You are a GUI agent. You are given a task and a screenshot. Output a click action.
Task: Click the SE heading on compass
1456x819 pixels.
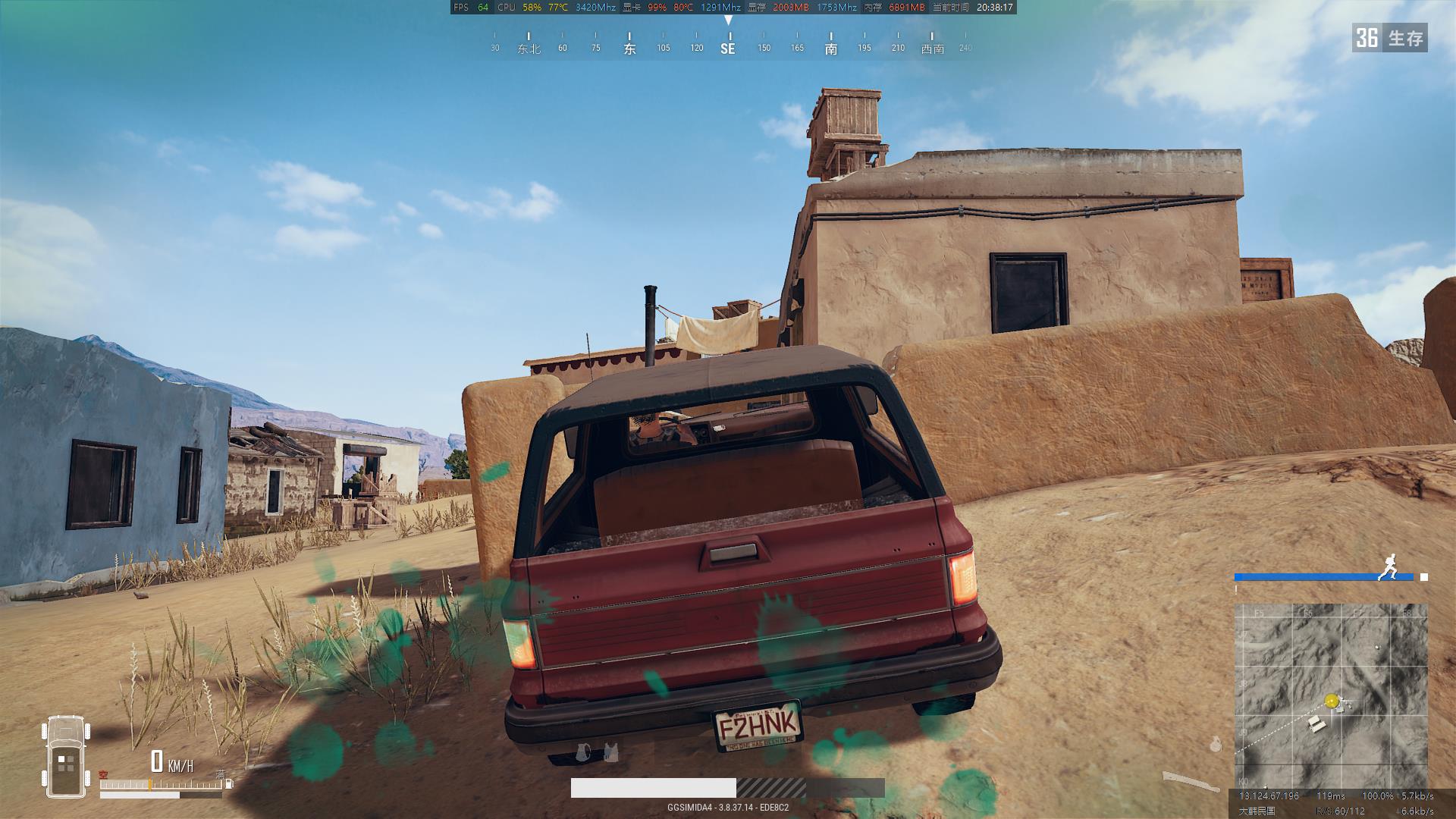pyautogui.click(x=727, y=49)
